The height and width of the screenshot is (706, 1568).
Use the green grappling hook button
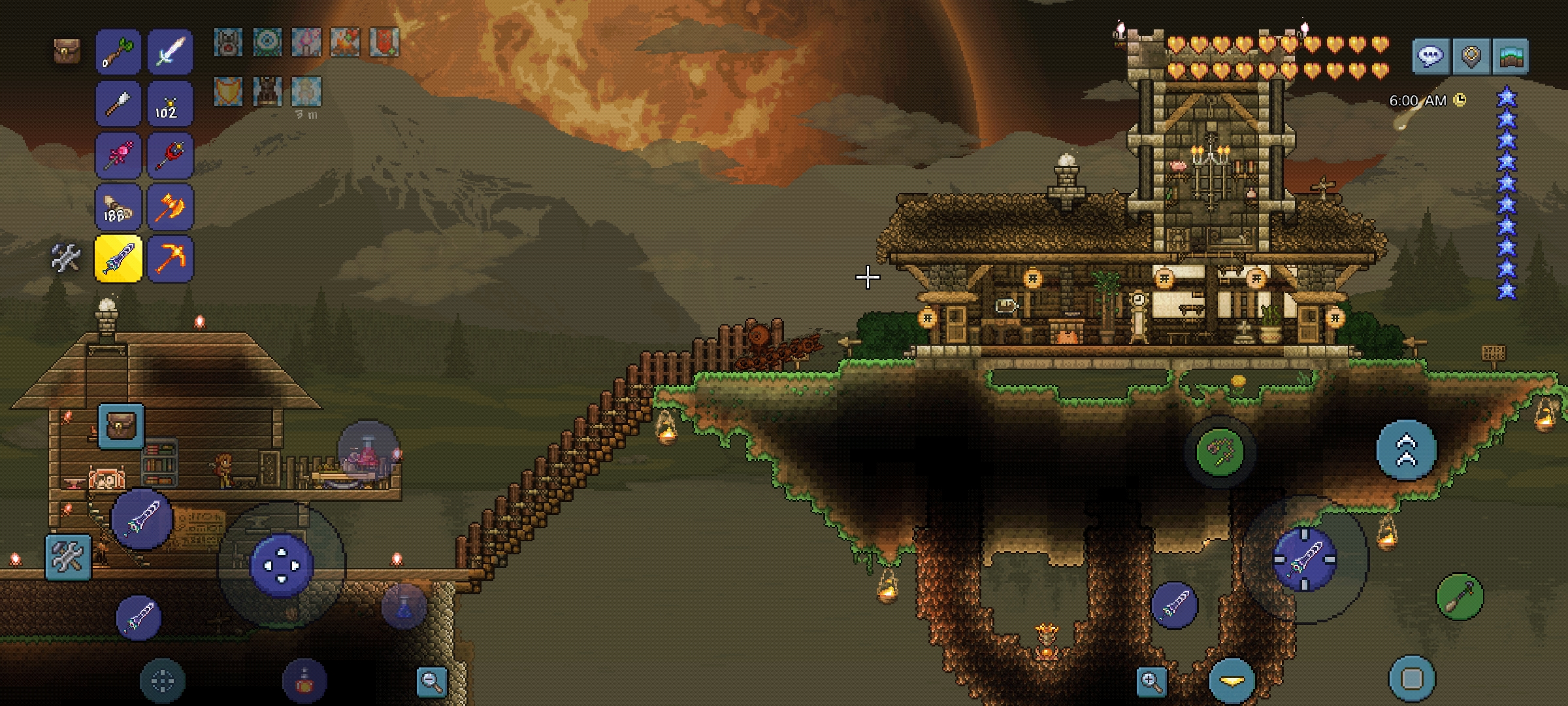coord(1220,451)
